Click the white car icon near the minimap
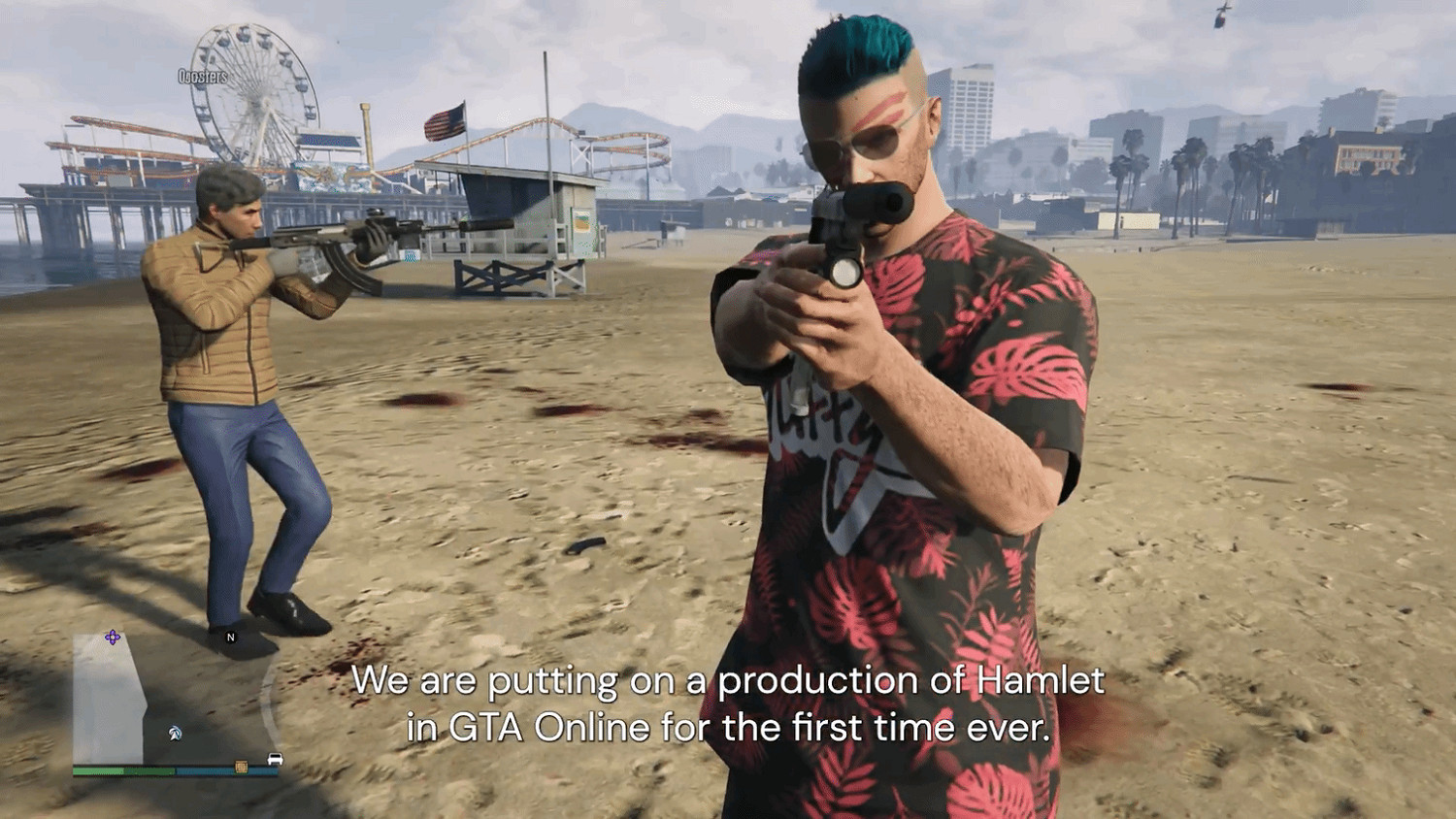This screenshot has width=1456, height=819. [275, 760]
